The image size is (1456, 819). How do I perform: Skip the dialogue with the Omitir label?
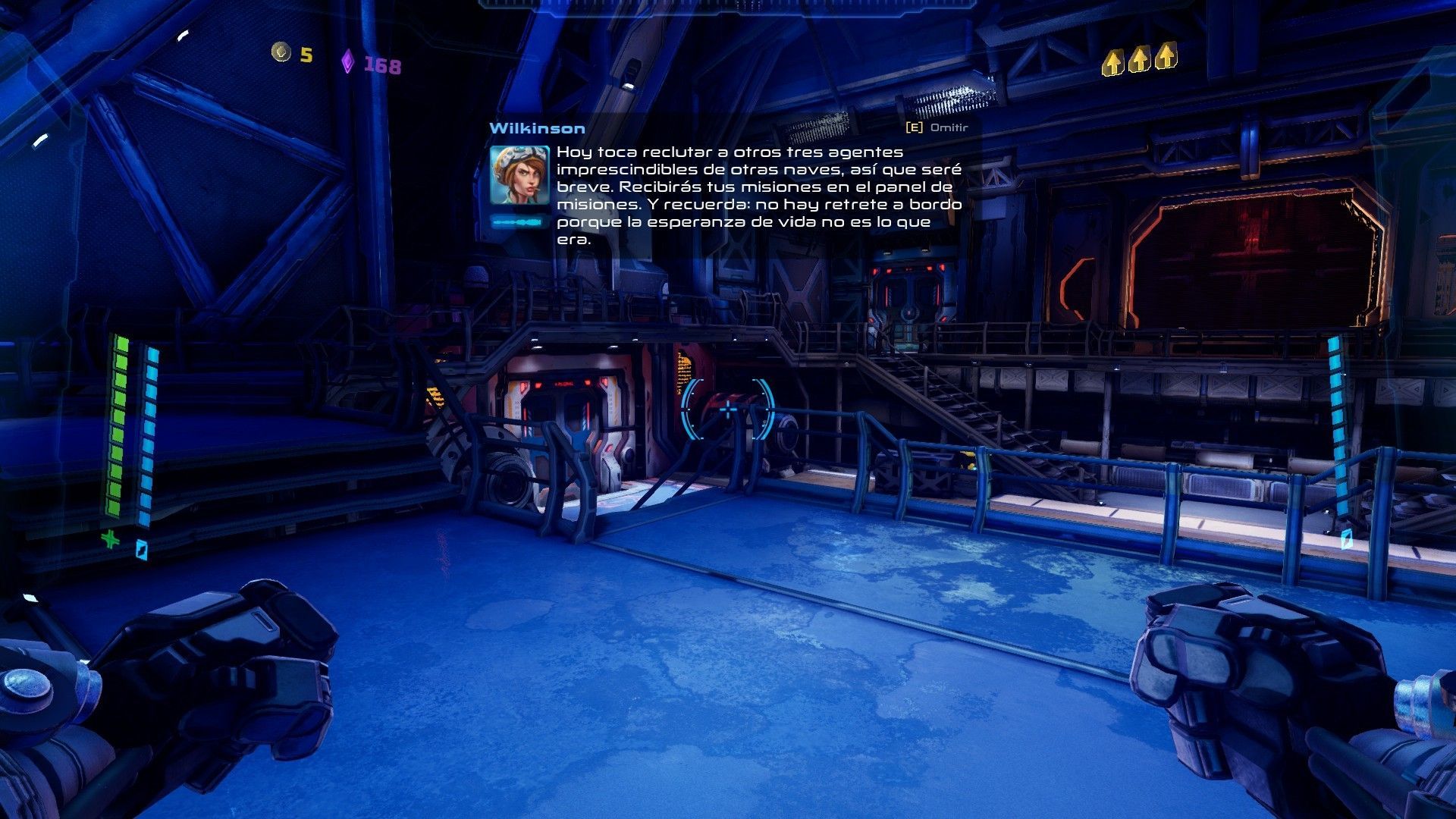point(948,127)
